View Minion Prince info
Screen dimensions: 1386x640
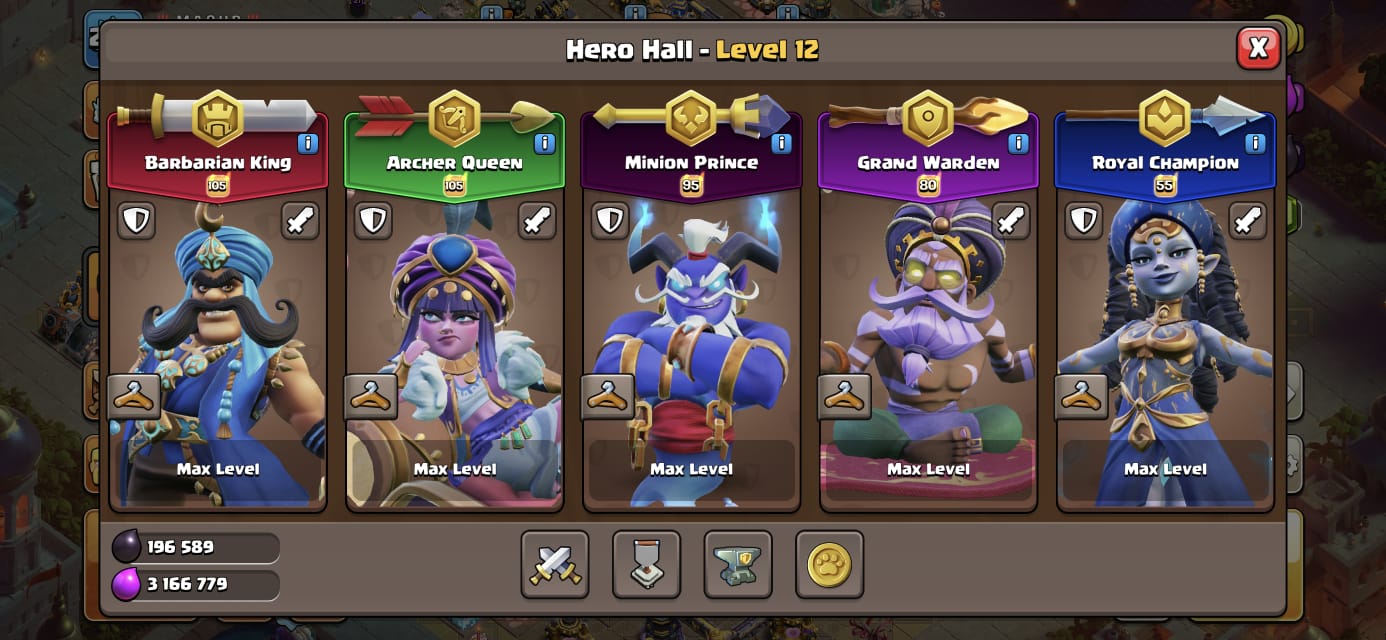(781, 144)
